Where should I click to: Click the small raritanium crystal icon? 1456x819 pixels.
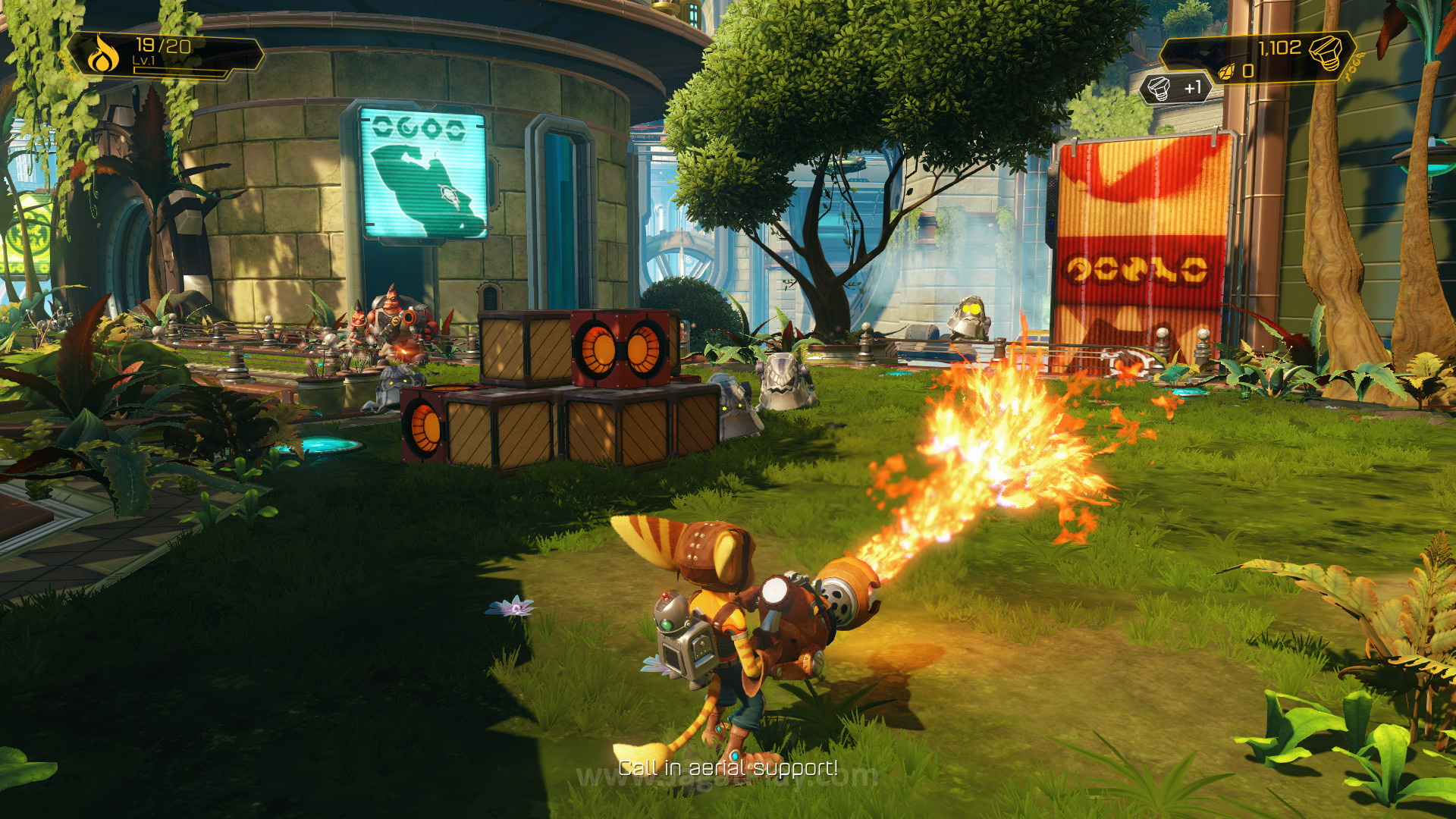tap(1226, 72)
